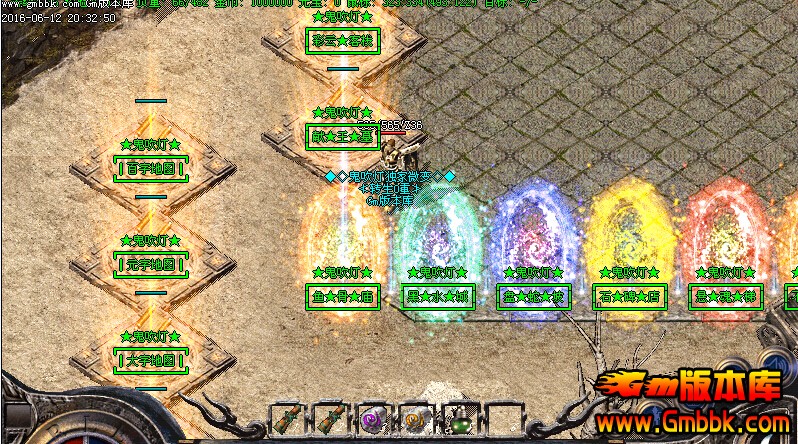The image size is (798, 444).
Task: Select the green potion bottle slot
Action: (x=459, y=419)
